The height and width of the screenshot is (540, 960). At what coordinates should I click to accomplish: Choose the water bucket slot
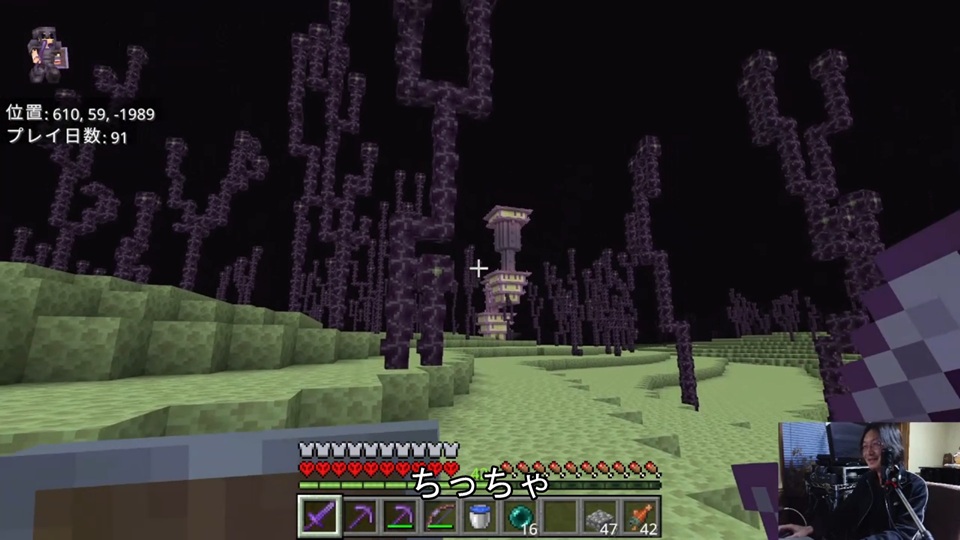[x=479, y=515]
